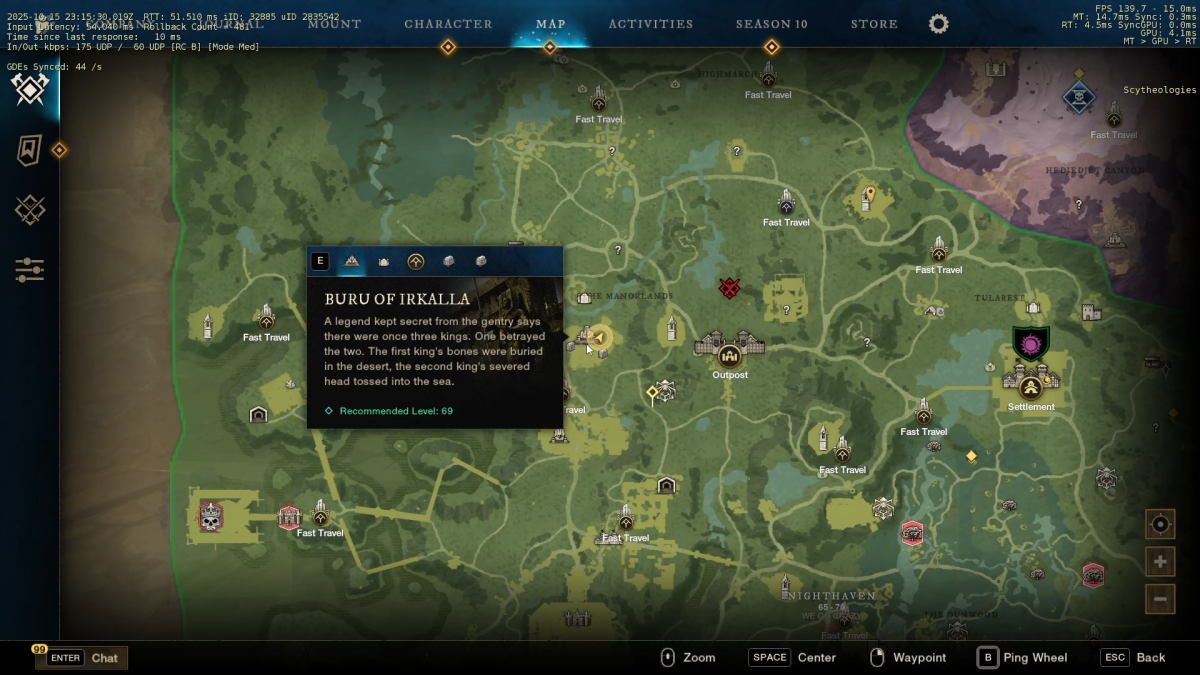Viewport: 1200px width, 675px height.
Task: Choose the crossed swords sidebar icon
Action: click(x=30, y=210)
